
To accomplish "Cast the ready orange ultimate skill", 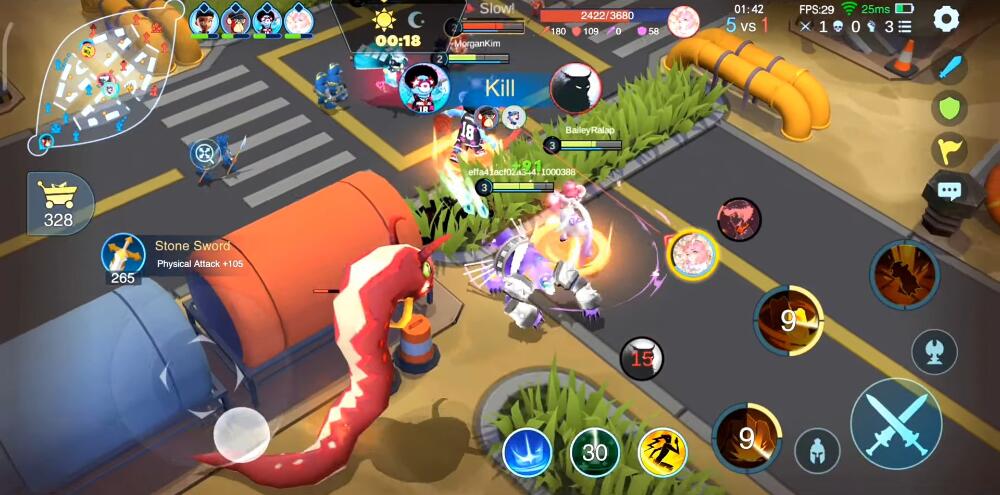I will click(903, 274).
